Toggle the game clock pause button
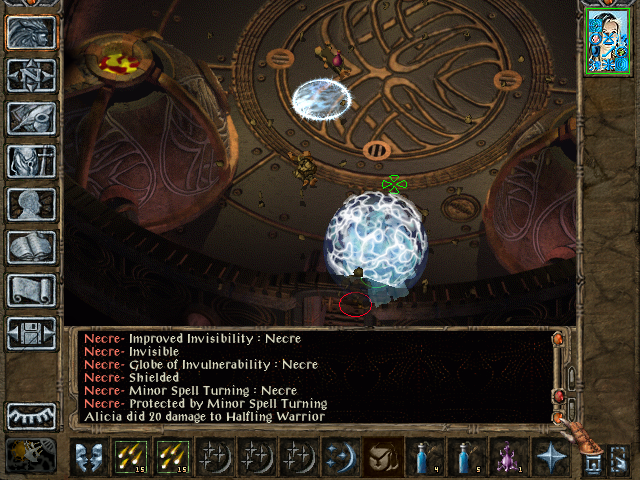This screenshot has width=640, height=480. tap(31, 455)
